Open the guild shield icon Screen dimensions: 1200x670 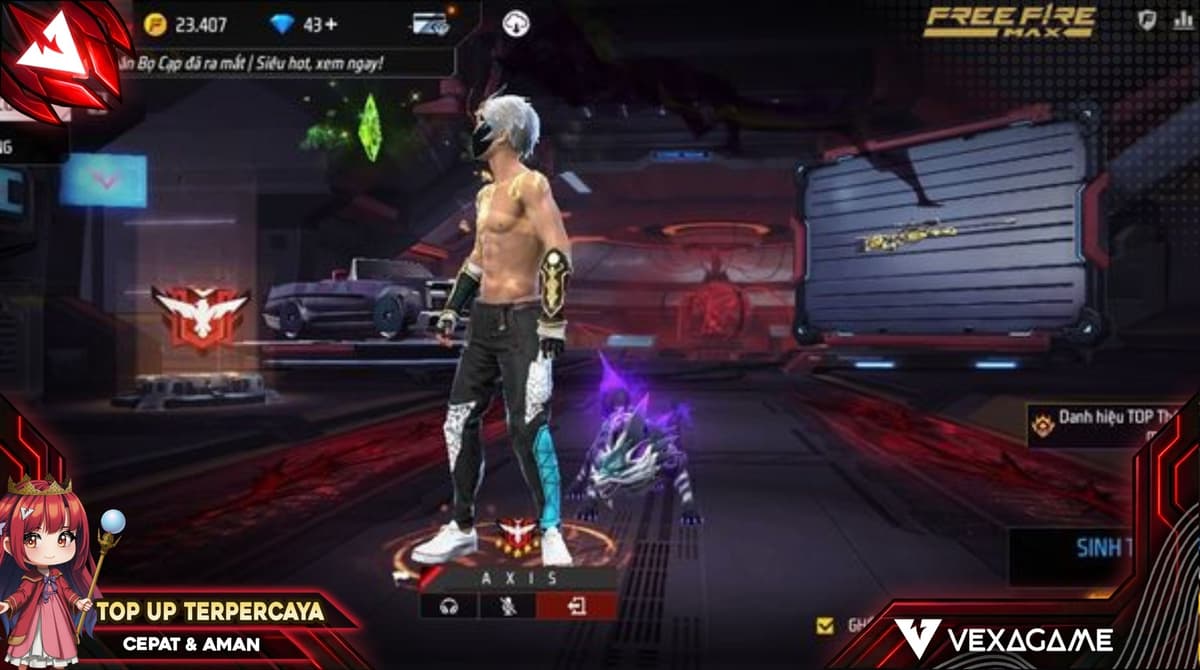tap(1147, 20)
